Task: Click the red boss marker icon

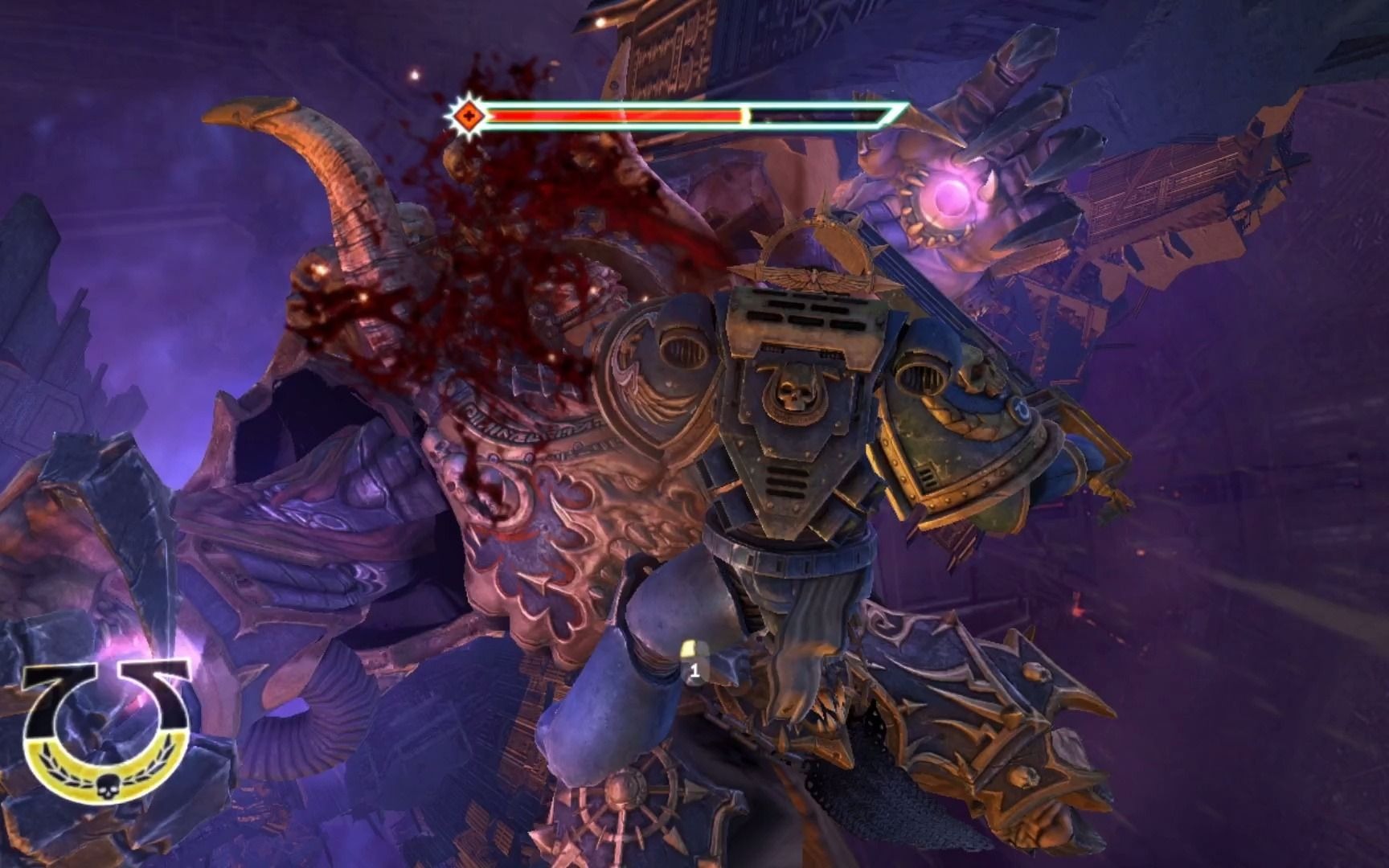Action: 466,117
